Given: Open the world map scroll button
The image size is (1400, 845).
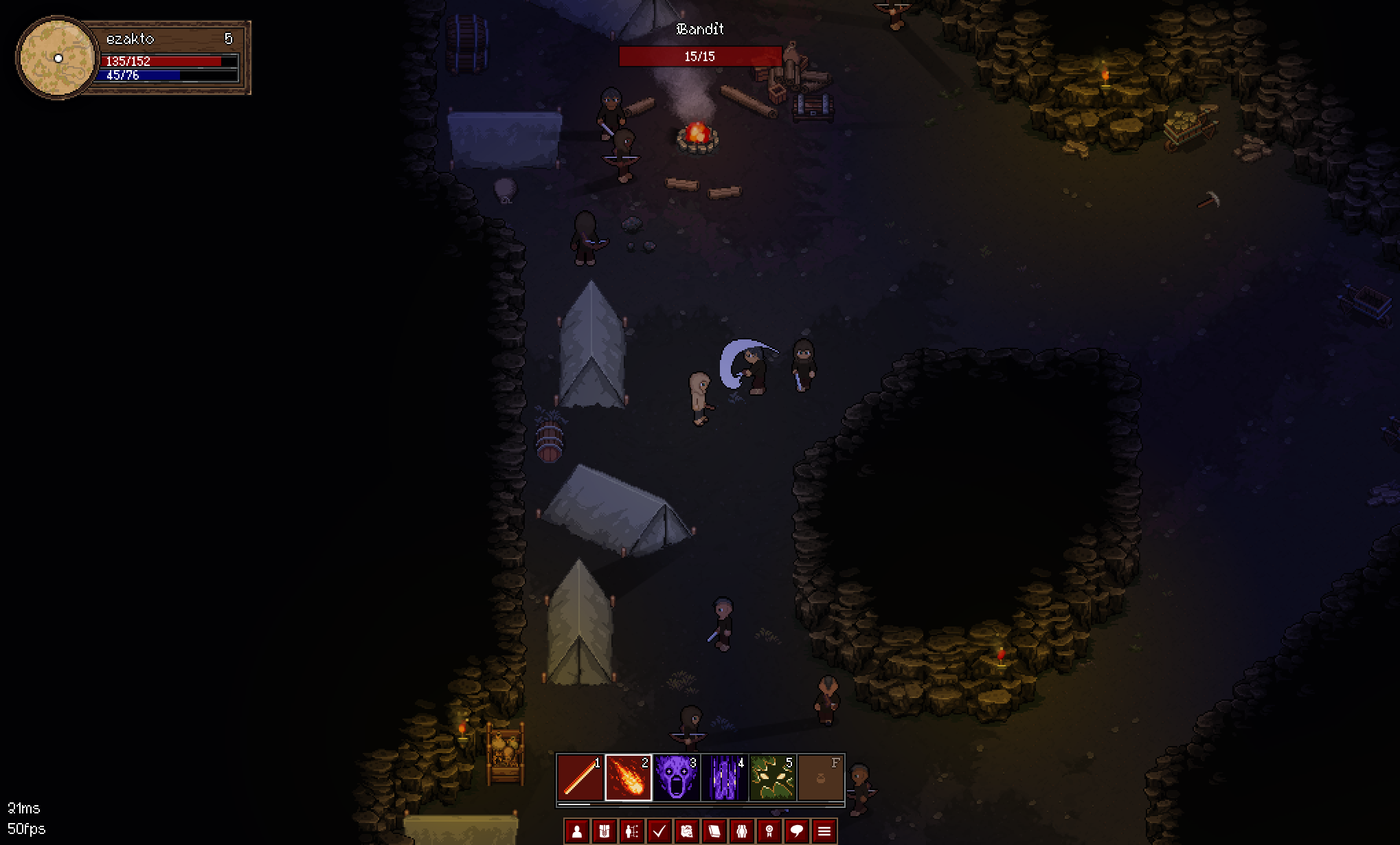Looking at the screenshot, I should click(687, 831).
